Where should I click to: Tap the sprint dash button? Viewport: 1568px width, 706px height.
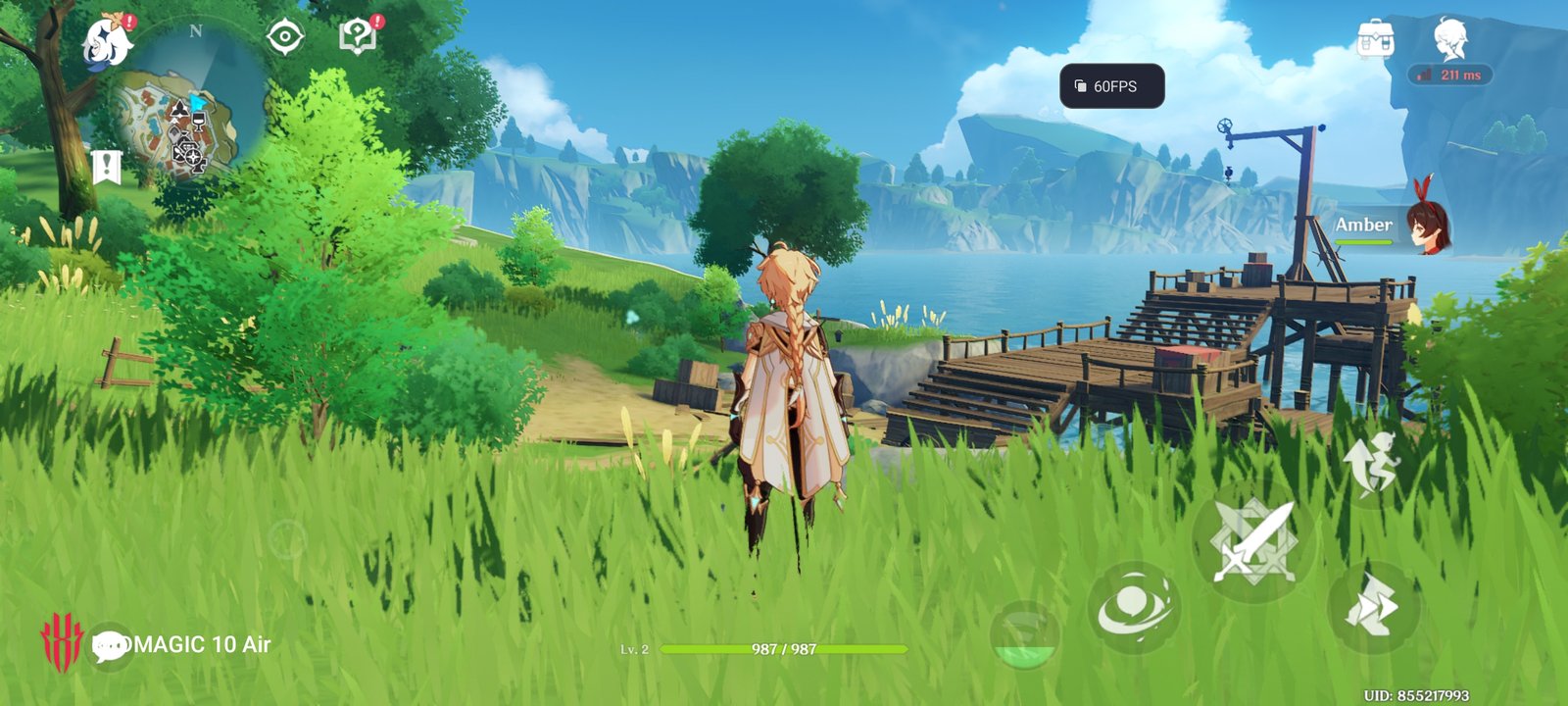pyautogui.click(x=1372, y=607)
